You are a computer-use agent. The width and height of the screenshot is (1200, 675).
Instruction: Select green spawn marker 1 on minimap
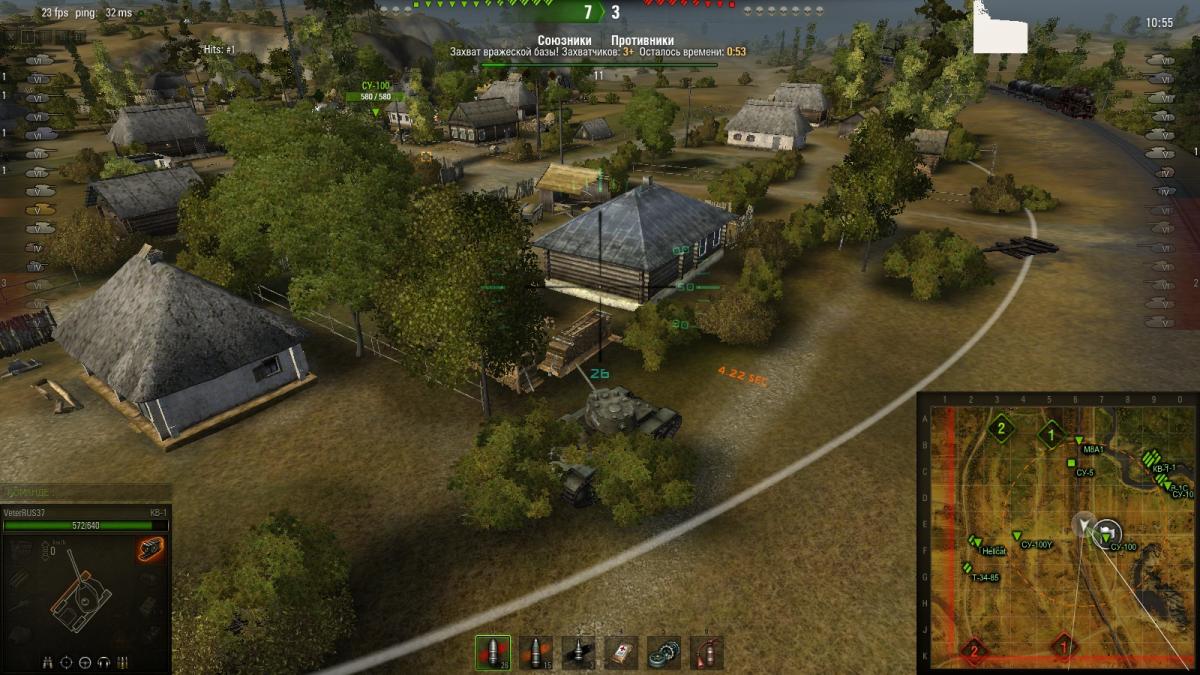[x=1050, y=434]
